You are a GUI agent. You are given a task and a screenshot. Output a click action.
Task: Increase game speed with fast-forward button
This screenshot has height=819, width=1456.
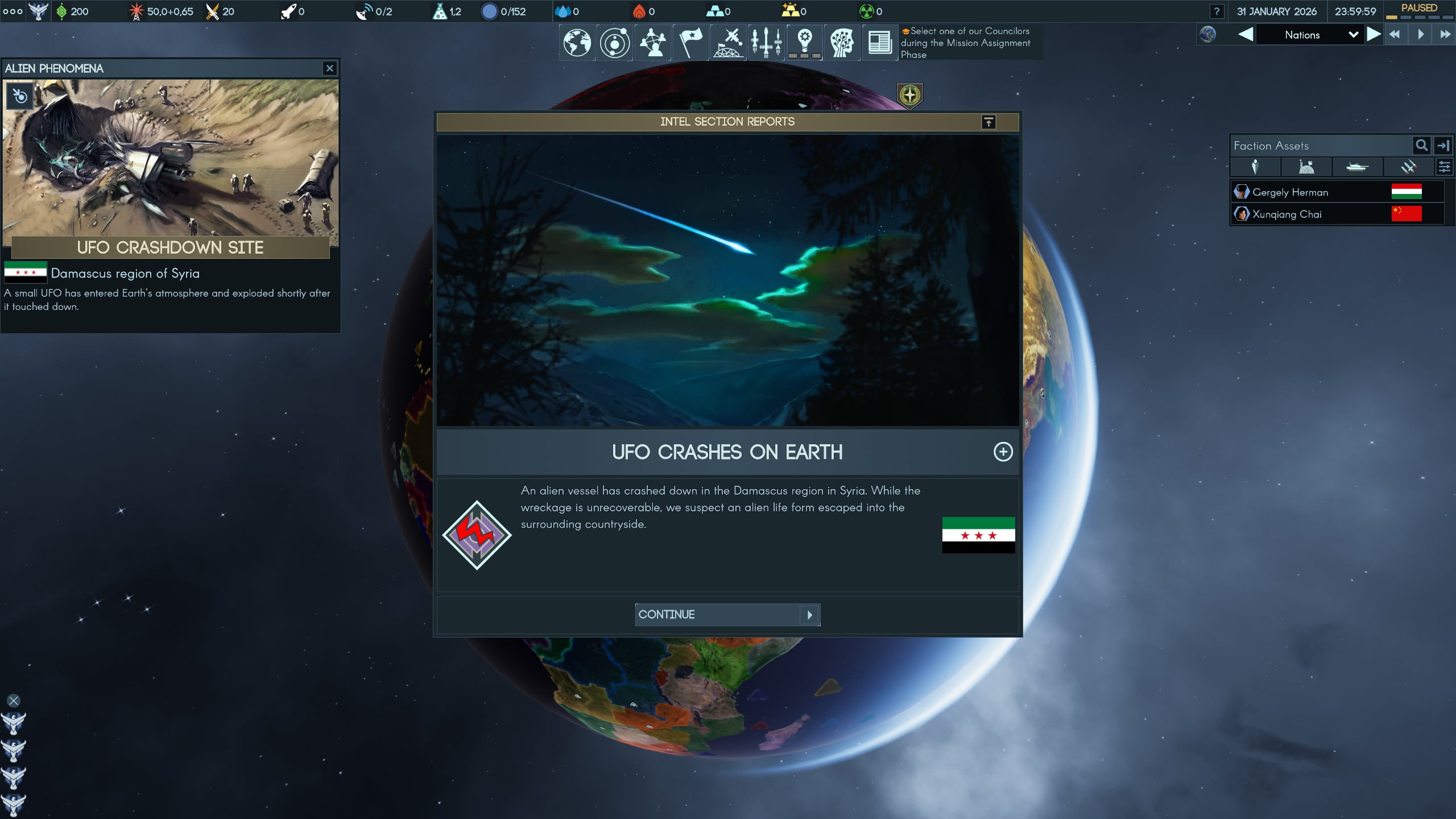(1445, 35)
